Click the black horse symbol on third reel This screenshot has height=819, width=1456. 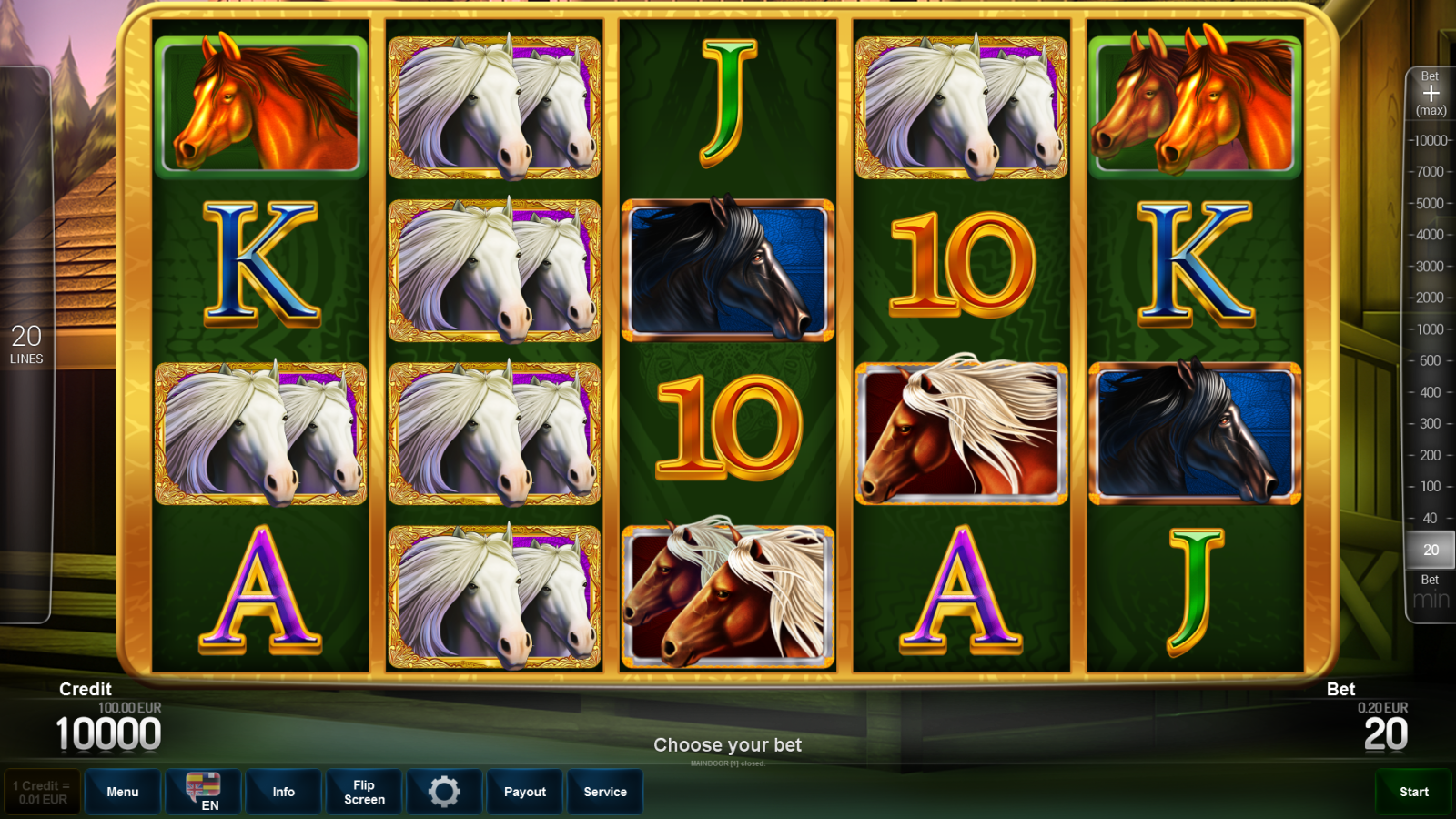coord(728,268)
